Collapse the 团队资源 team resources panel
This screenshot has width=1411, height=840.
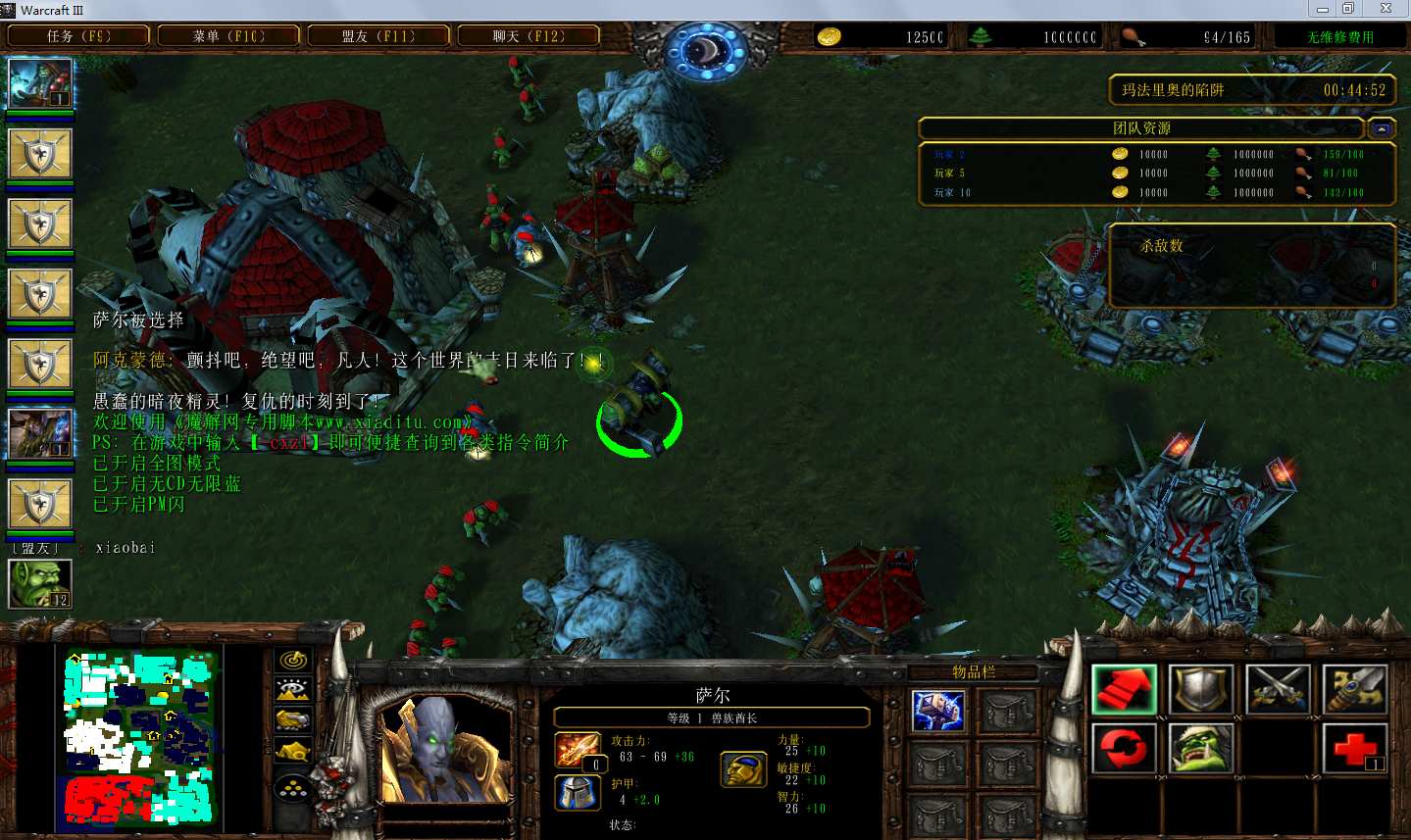pos(1382,128)
